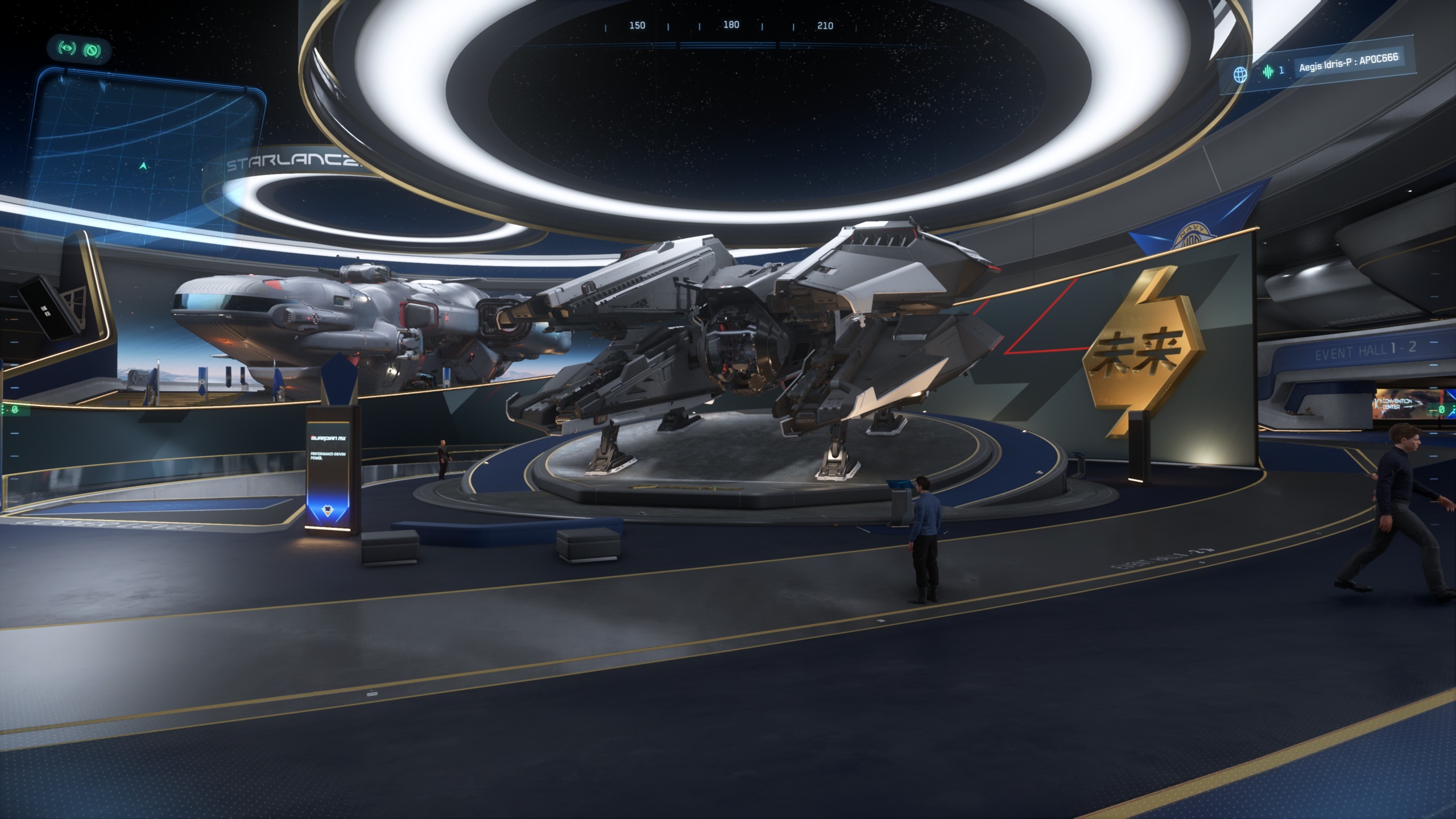Viewport: 1456px width, 819px height.
Task: Click the green eye monitored-zone icon
Action: tap(67, 49)
